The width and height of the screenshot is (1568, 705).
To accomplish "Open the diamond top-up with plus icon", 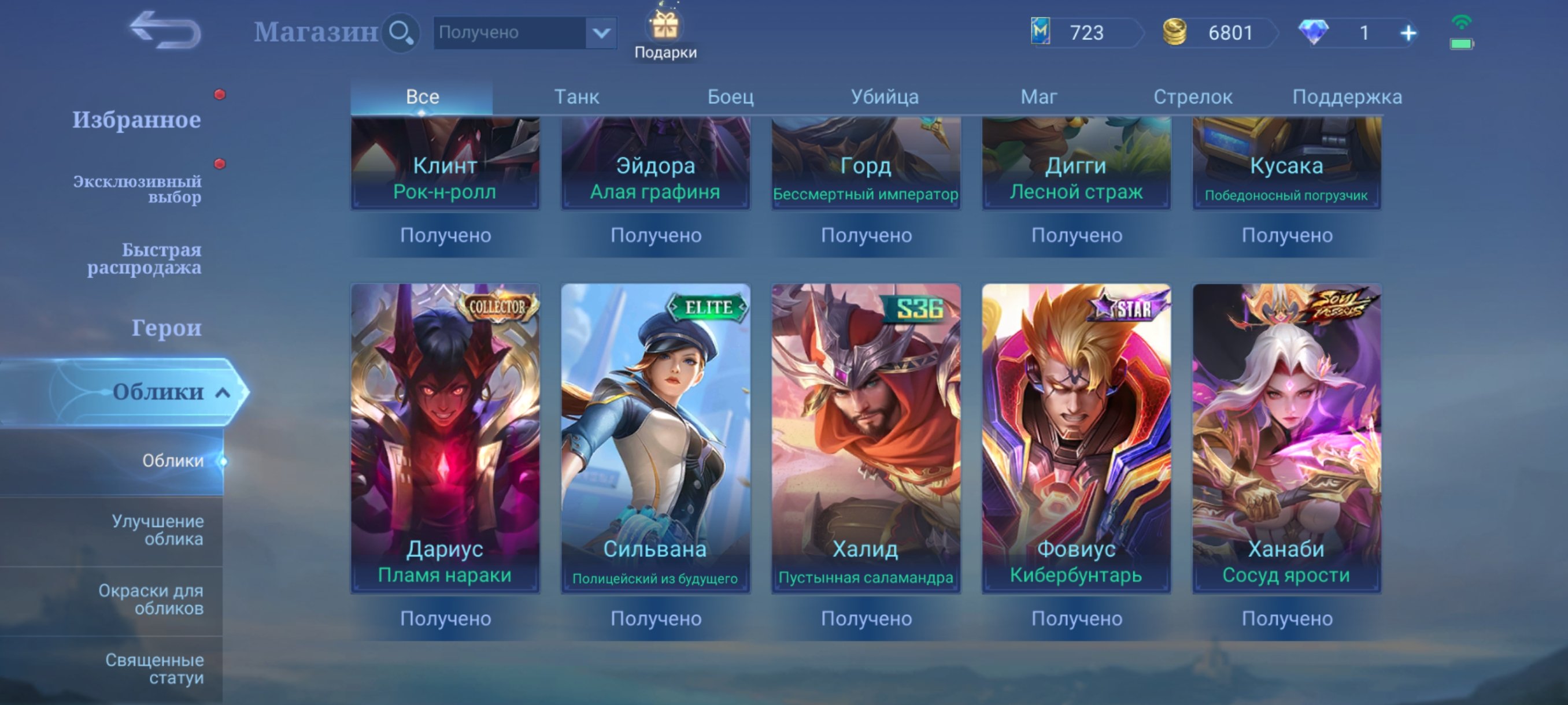I will coord(1407,34).
